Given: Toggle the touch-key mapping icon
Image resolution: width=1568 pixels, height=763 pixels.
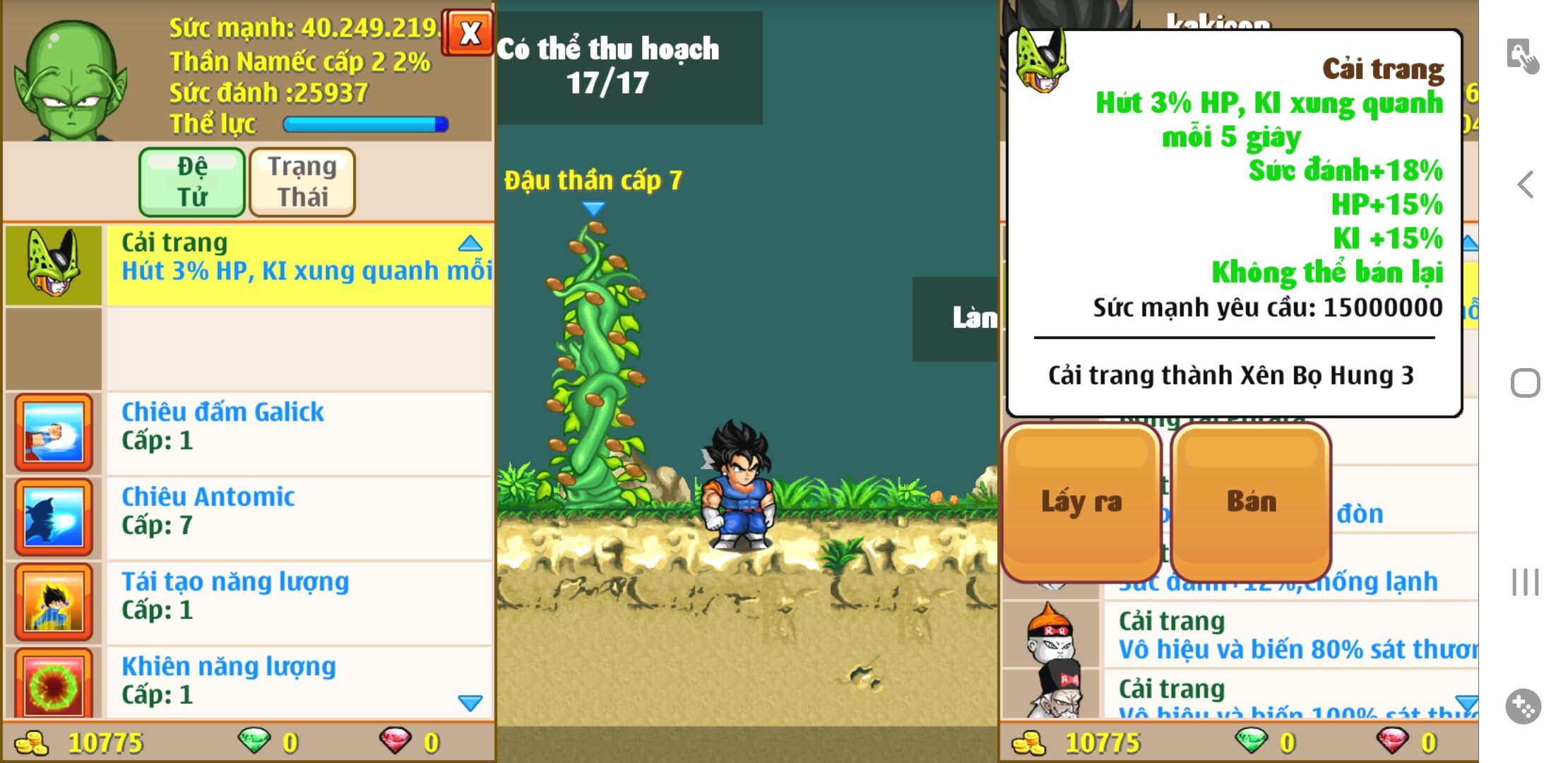Looking at the screenshot, I should click(x=1522, y=55).
